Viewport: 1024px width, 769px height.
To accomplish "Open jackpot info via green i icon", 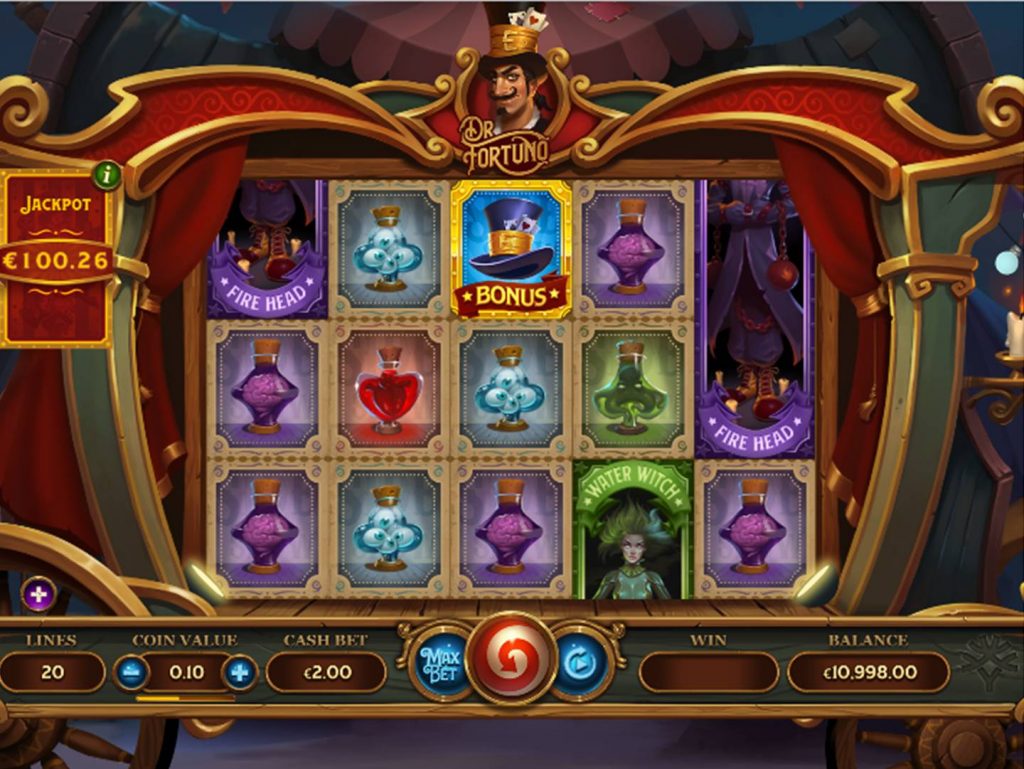I will [107, 177].
